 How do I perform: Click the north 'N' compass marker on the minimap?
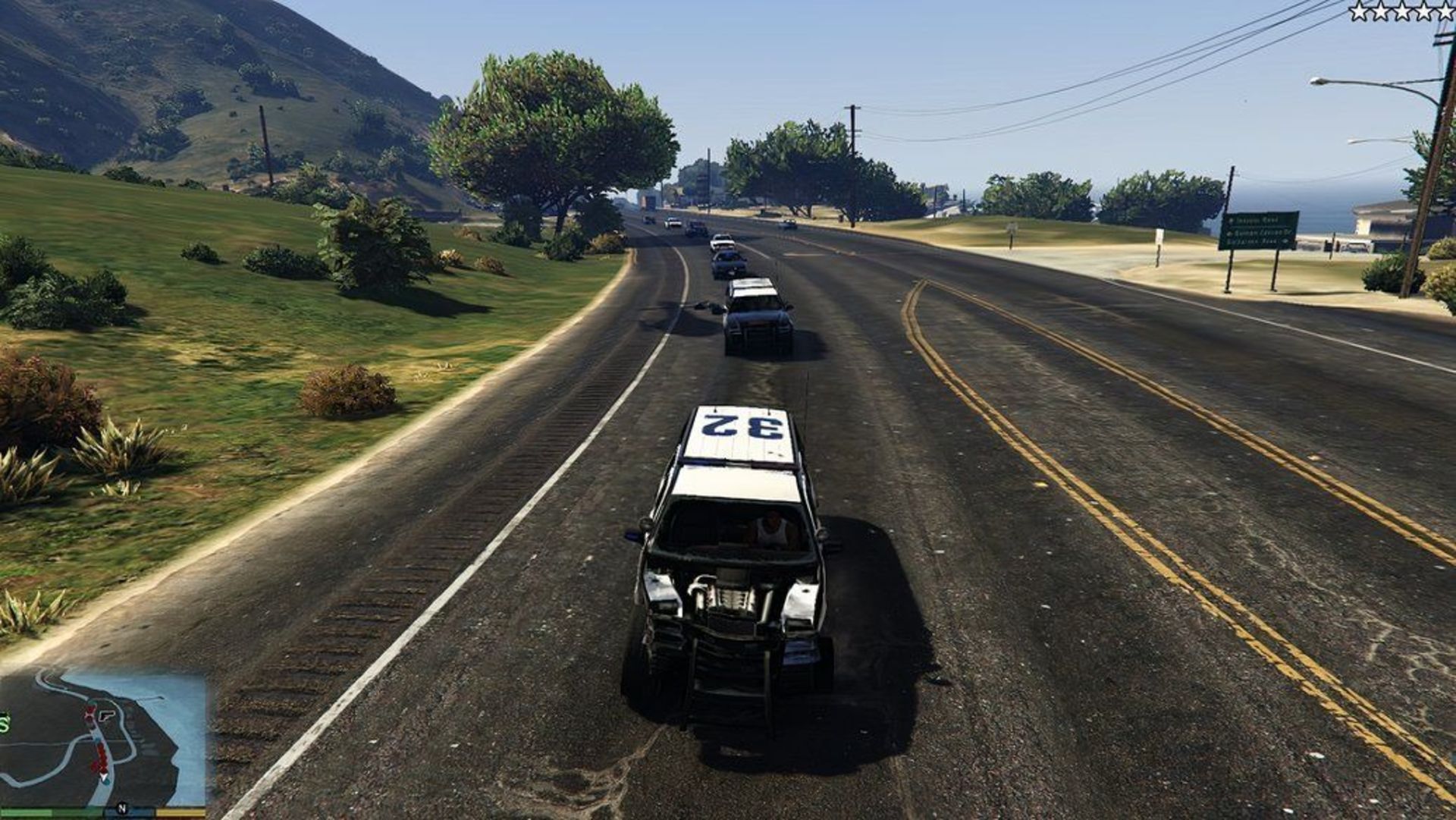(122, 809)
